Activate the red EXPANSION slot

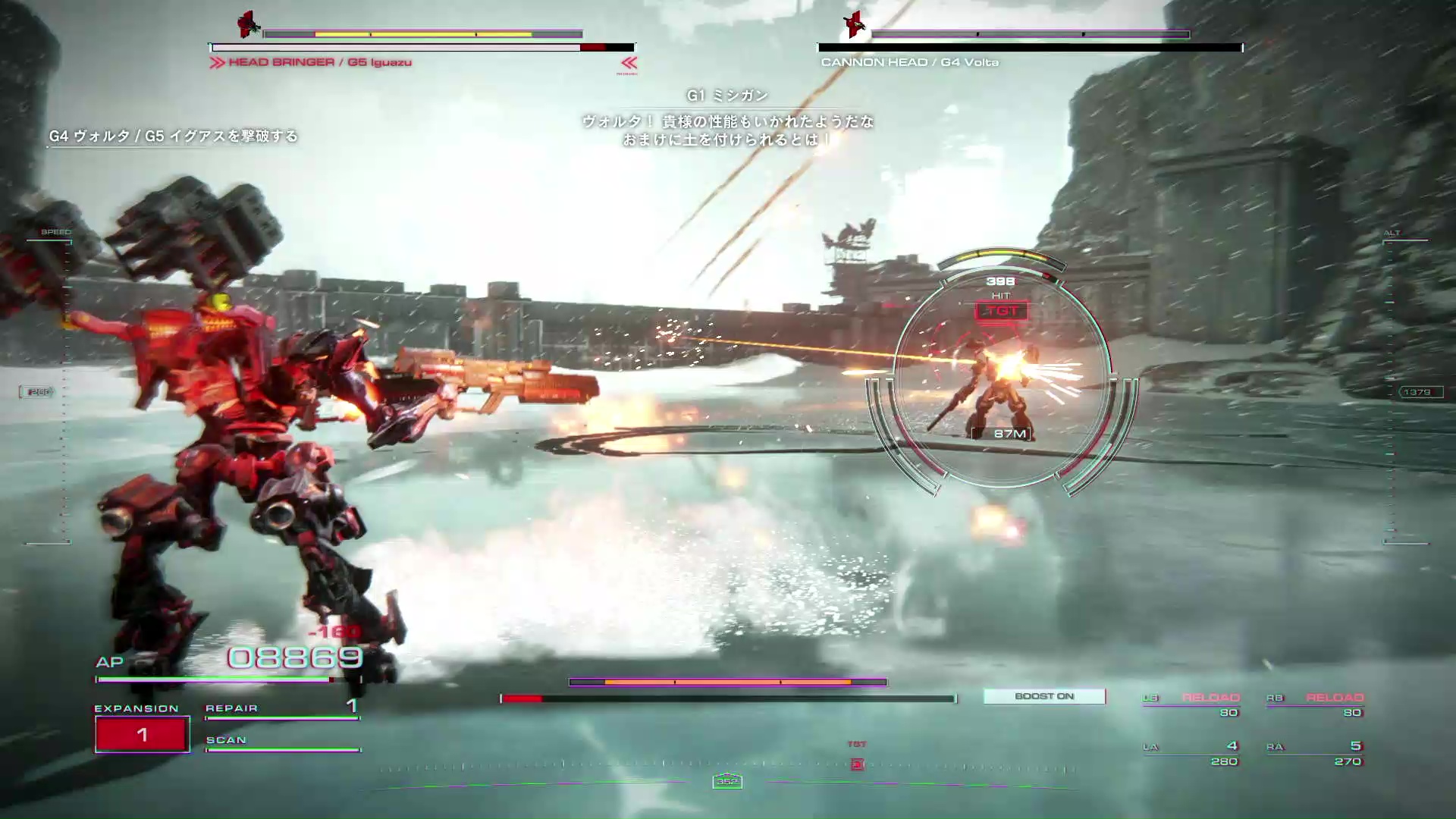[142, 734]
